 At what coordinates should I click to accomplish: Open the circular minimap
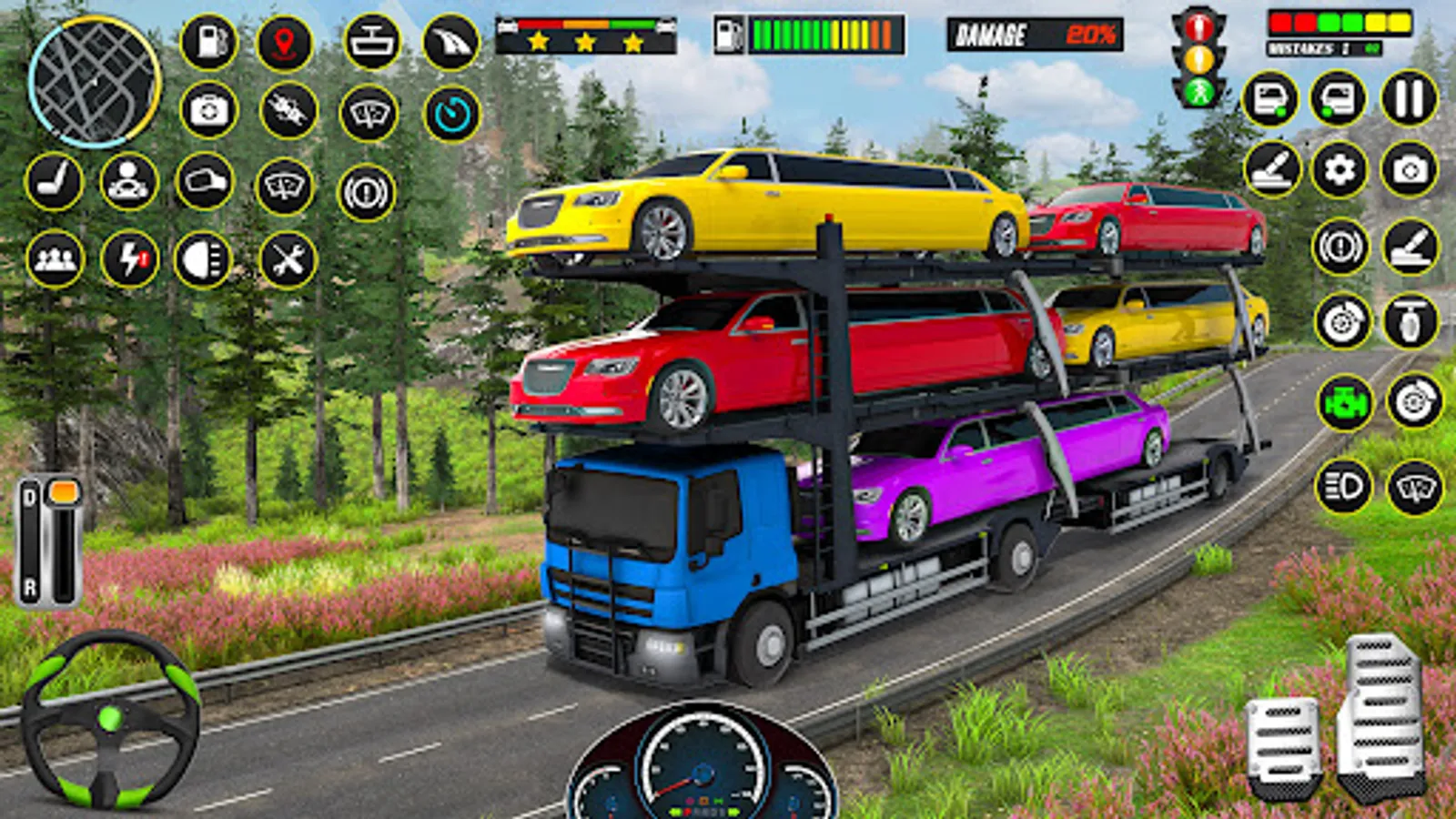click(x=94, y=83)
